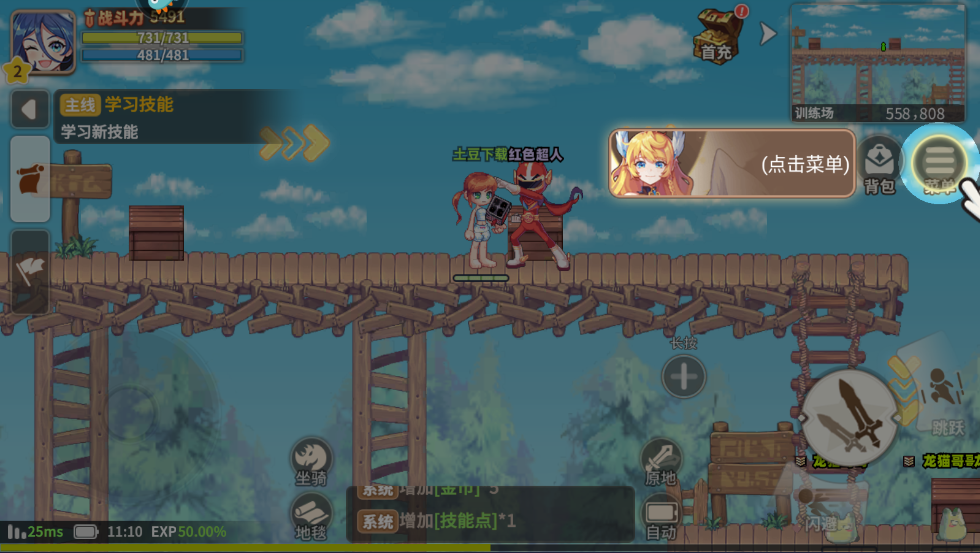The width and height of the screenshot is (980, 553).
Task: Tap the plus skill slot button
Action: (x=684, y=377)
